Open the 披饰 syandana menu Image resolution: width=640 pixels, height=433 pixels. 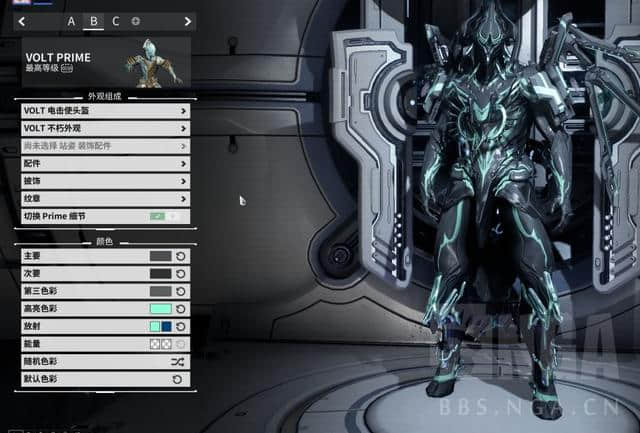point(104,181)
